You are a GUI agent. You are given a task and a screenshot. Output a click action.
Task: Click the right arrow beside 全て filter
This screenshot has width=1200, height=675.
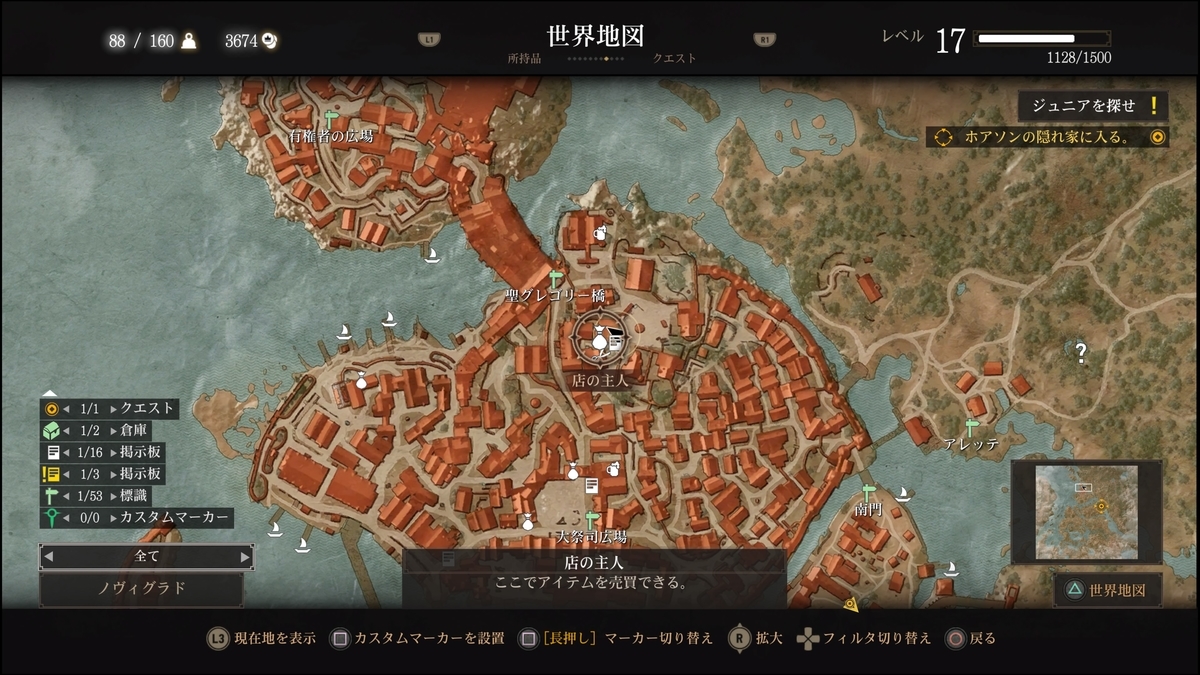click(245, 556)
